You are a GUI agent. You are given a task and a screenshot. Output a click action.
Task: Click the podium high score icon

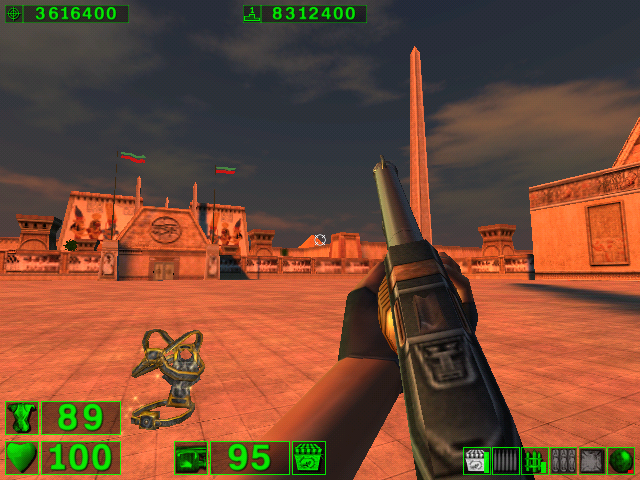[x=252, y=14]
